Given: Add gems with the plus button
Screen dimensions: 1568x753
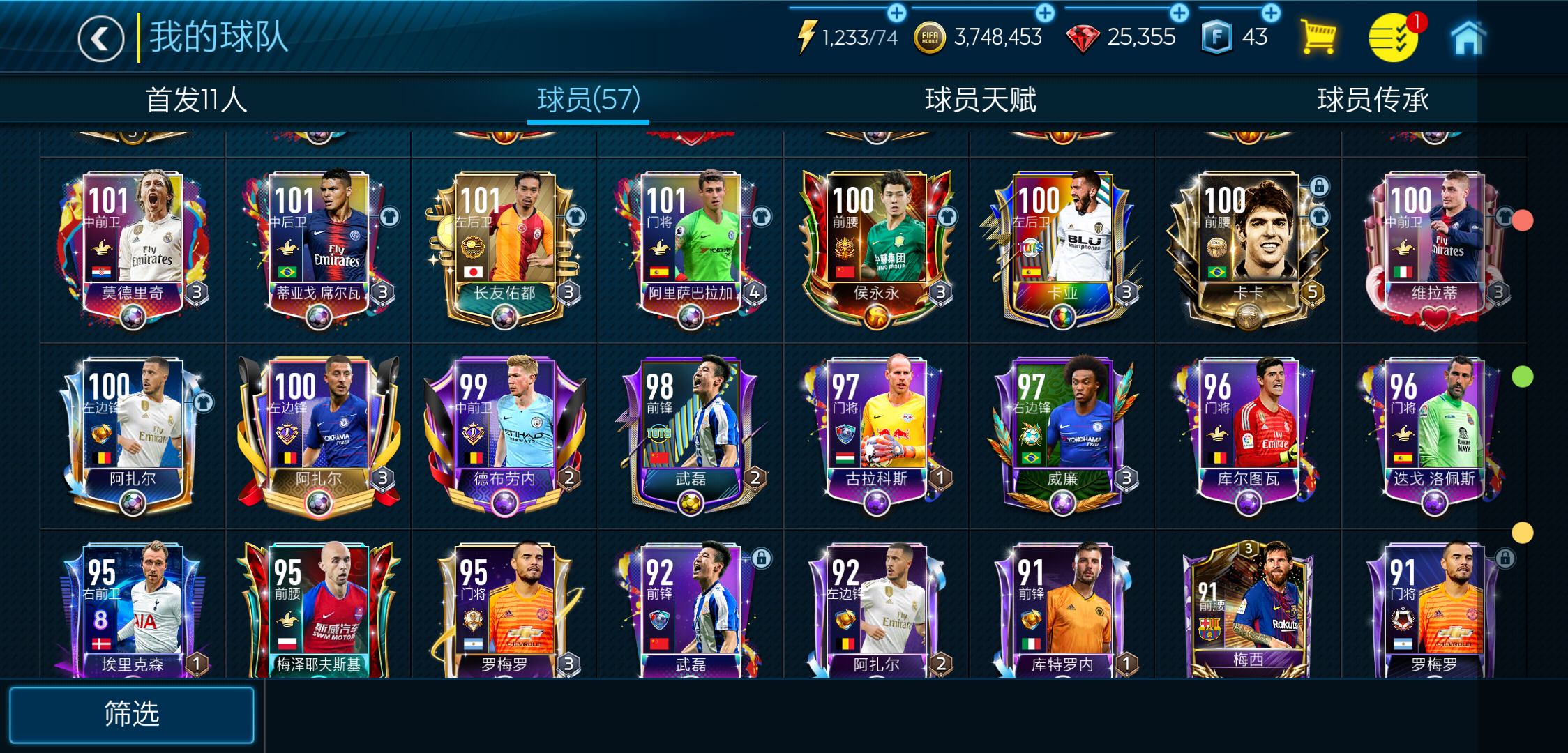Looking at the screenshot, I should 1178,13.
